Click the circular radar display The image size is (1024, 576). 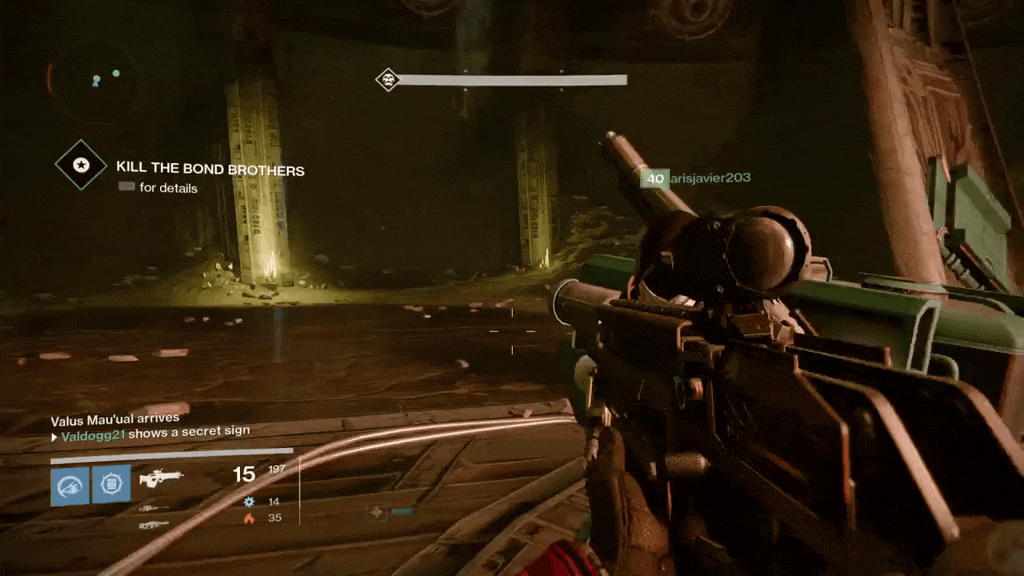pos(93,80)
